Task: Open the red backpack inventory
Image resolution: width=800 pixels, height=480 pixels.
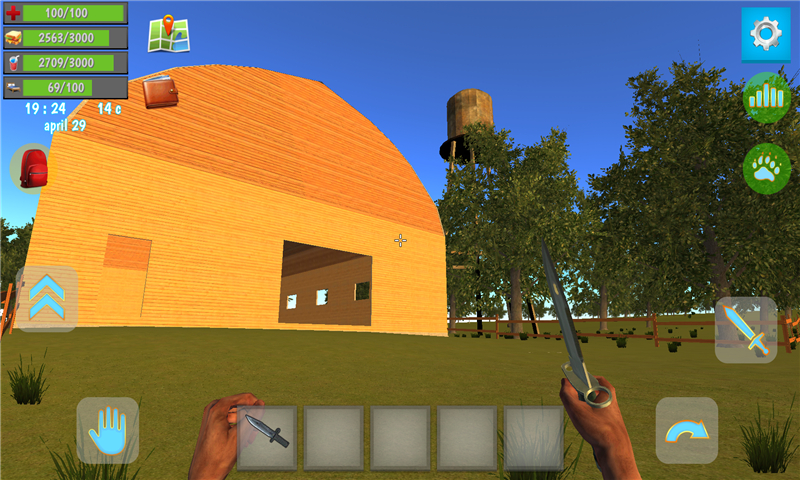Action: [x=33, y=167]
